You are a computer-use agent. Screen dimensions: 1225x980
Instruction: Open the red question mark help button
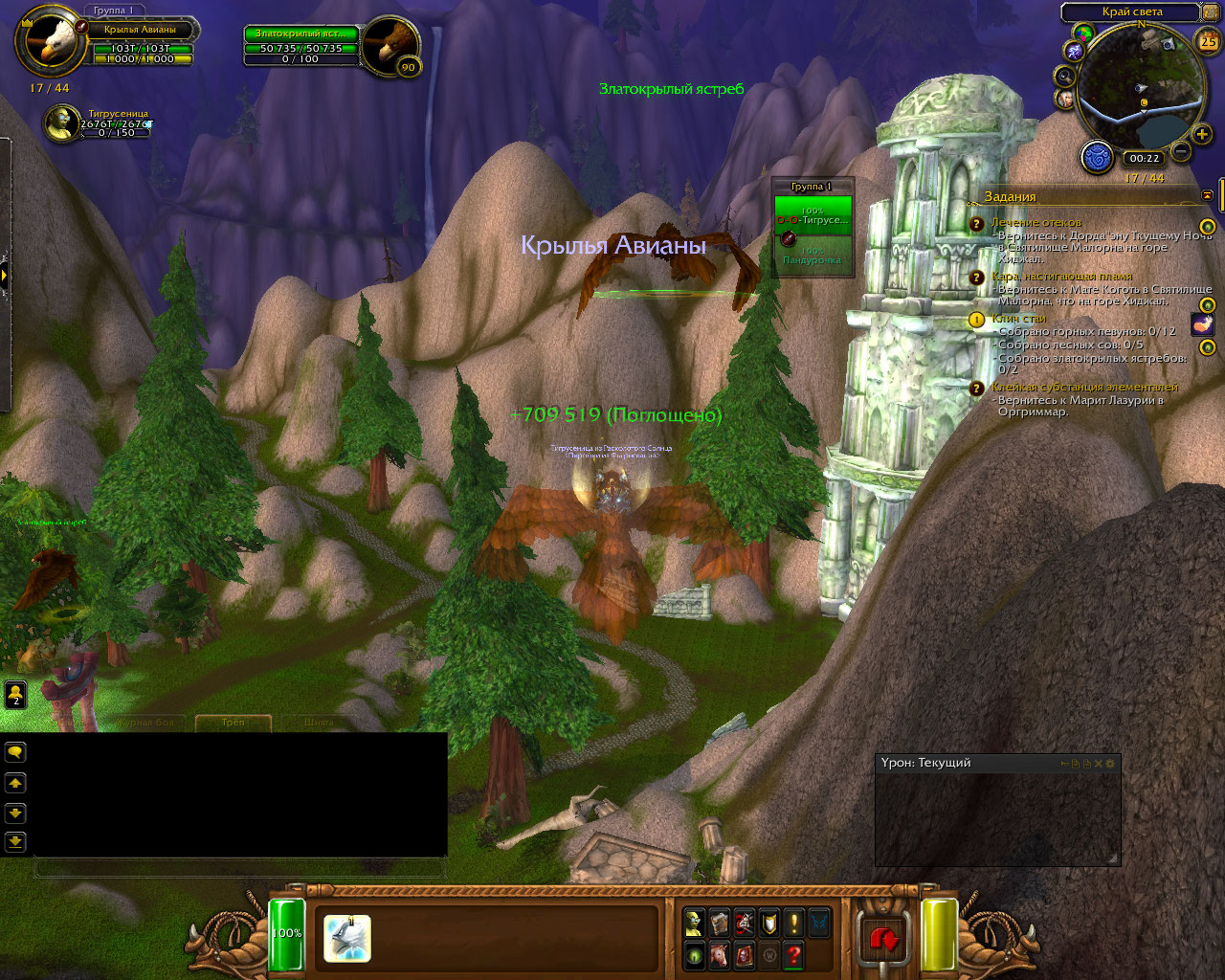[x=793, y=954]
